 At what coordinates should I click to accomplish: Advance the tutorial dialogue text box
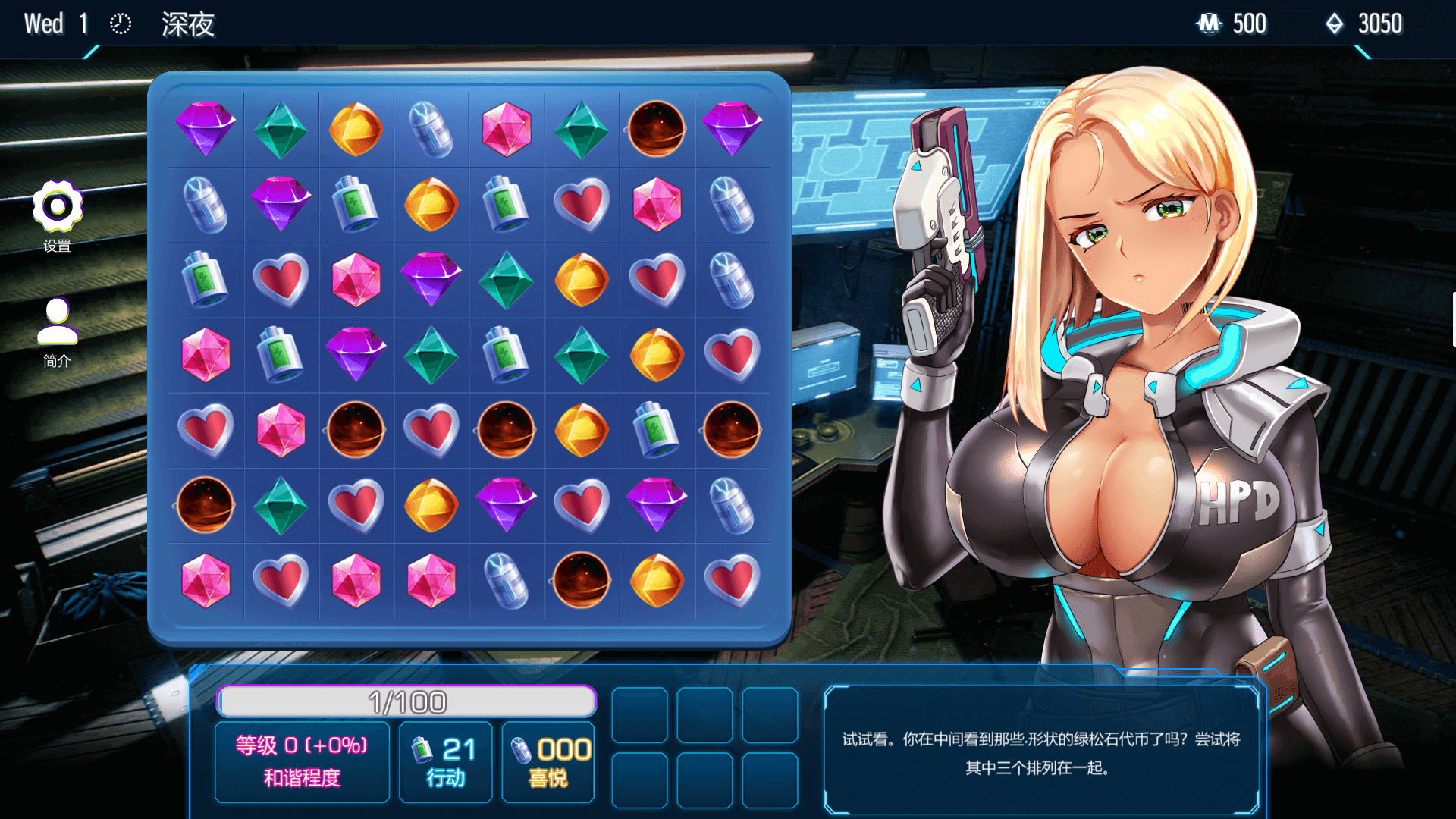[x=1040, y=751]
